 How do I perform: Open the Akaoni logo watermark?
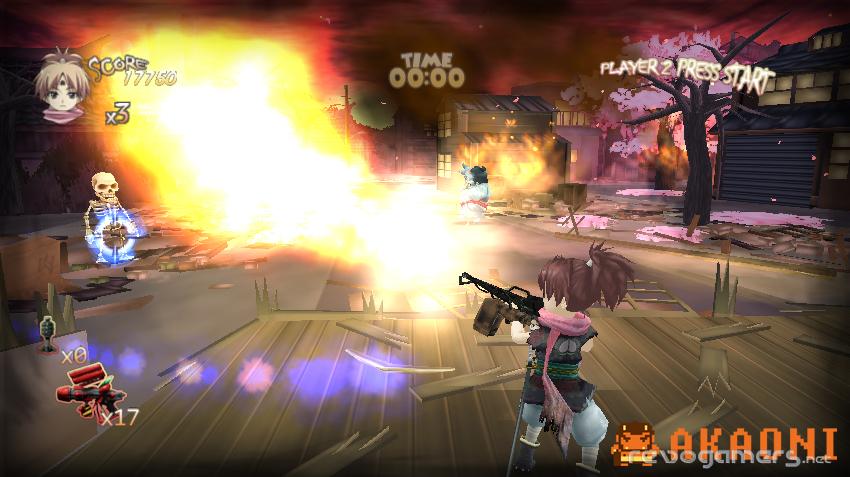click(x=723, y=443)
